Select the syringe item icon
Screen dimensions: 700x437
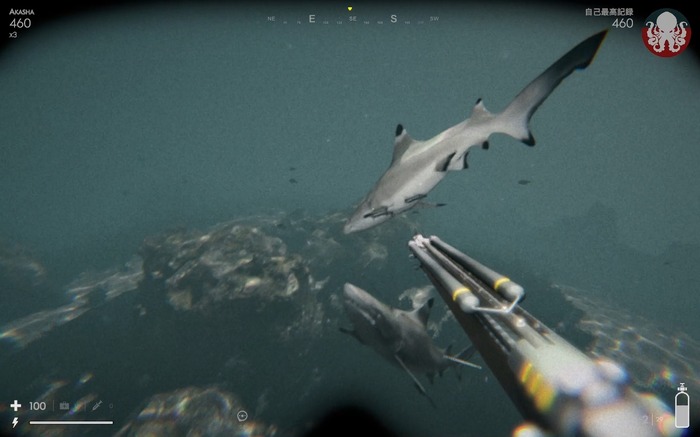(97, 405)
